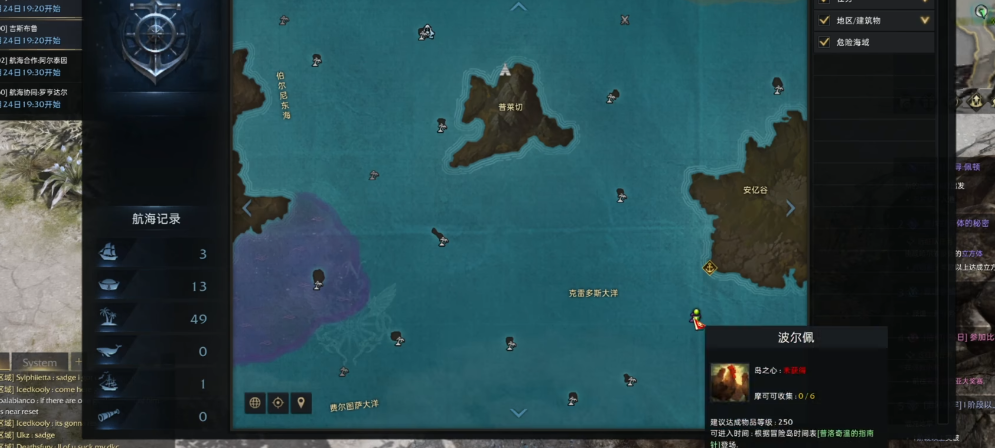Toggle the 地区/建筑物 checkbox
Screen dimensions: 995x448
[x=824, y=20]
